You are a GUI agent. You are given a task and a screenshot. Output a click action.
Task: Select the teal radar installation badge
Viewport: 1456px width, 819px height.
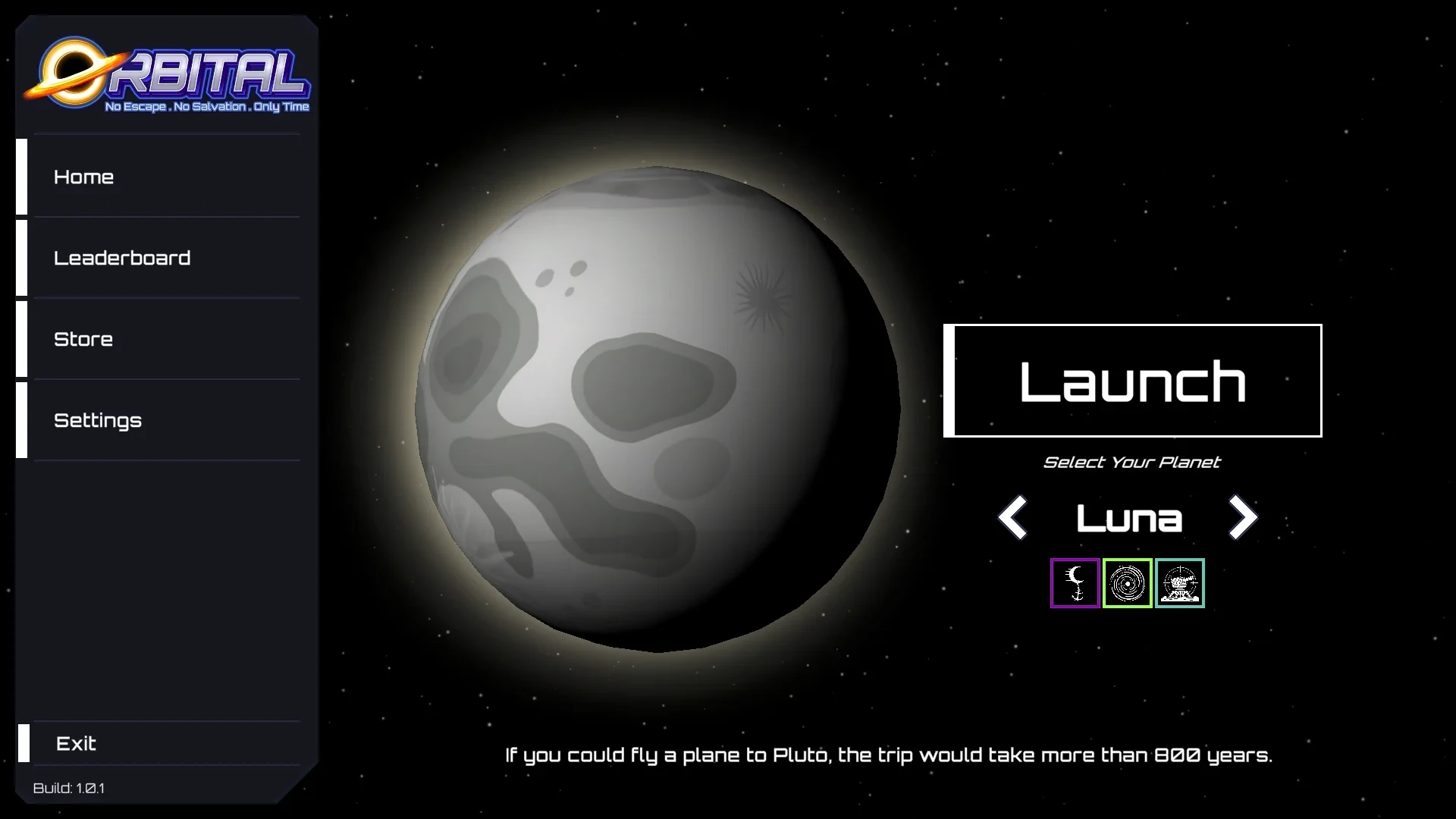click(x=1179, y=583)
